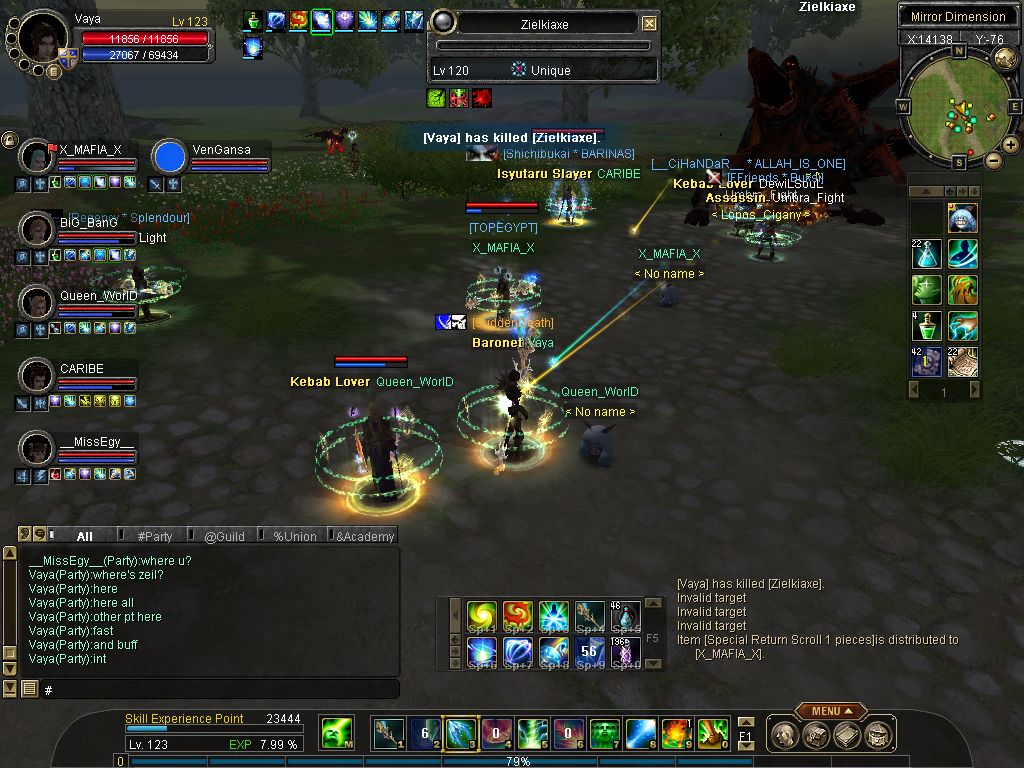This screenshot has height=768, width=1024.
Task: Activate the red swirl skill in F5 bar
Action: pyautogui.click(x=517, y=616)
